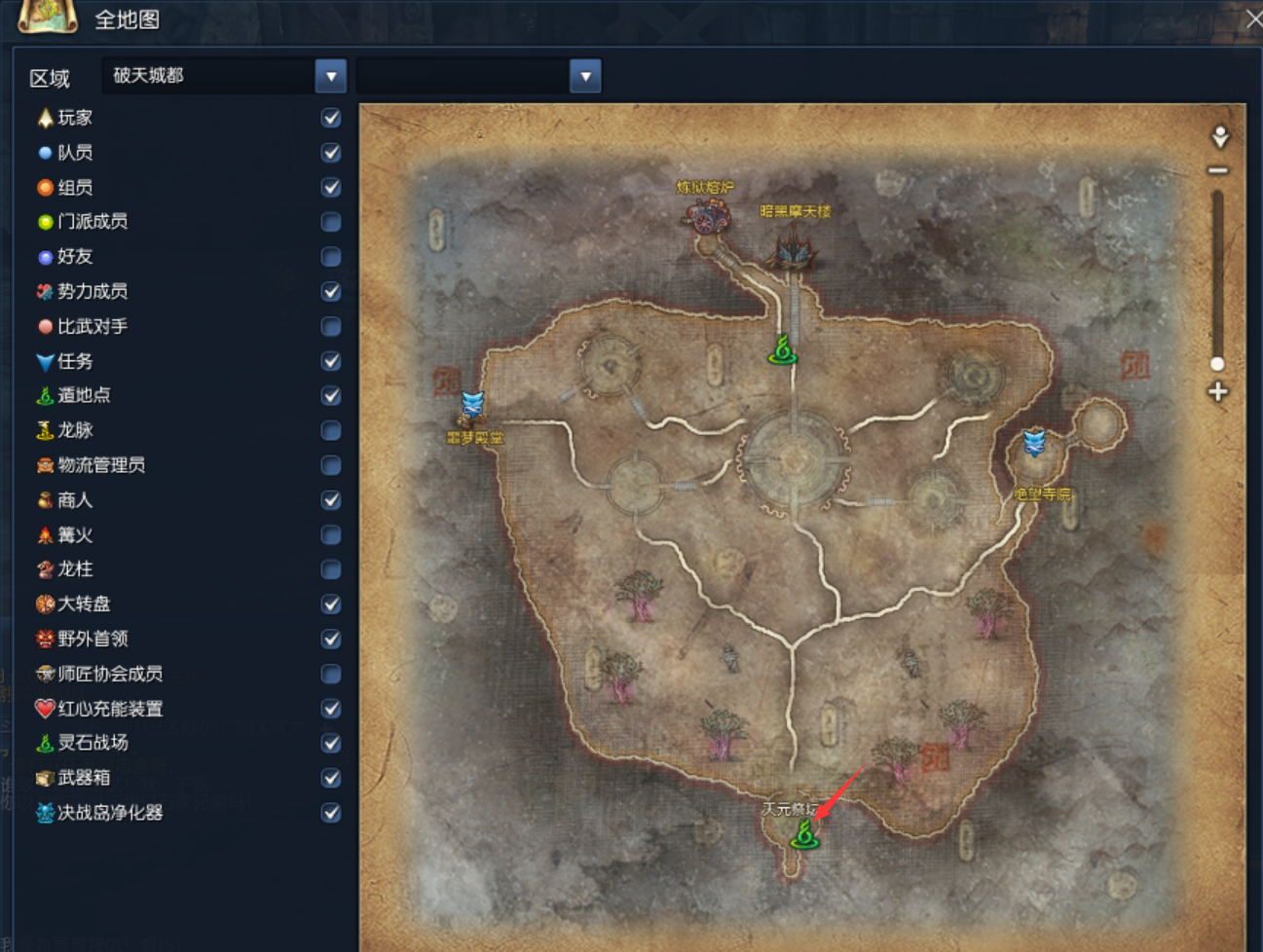1263x952 pixels.
Task: Toggle the 玩家 player marker checkbox
Action: click(331, 118)
